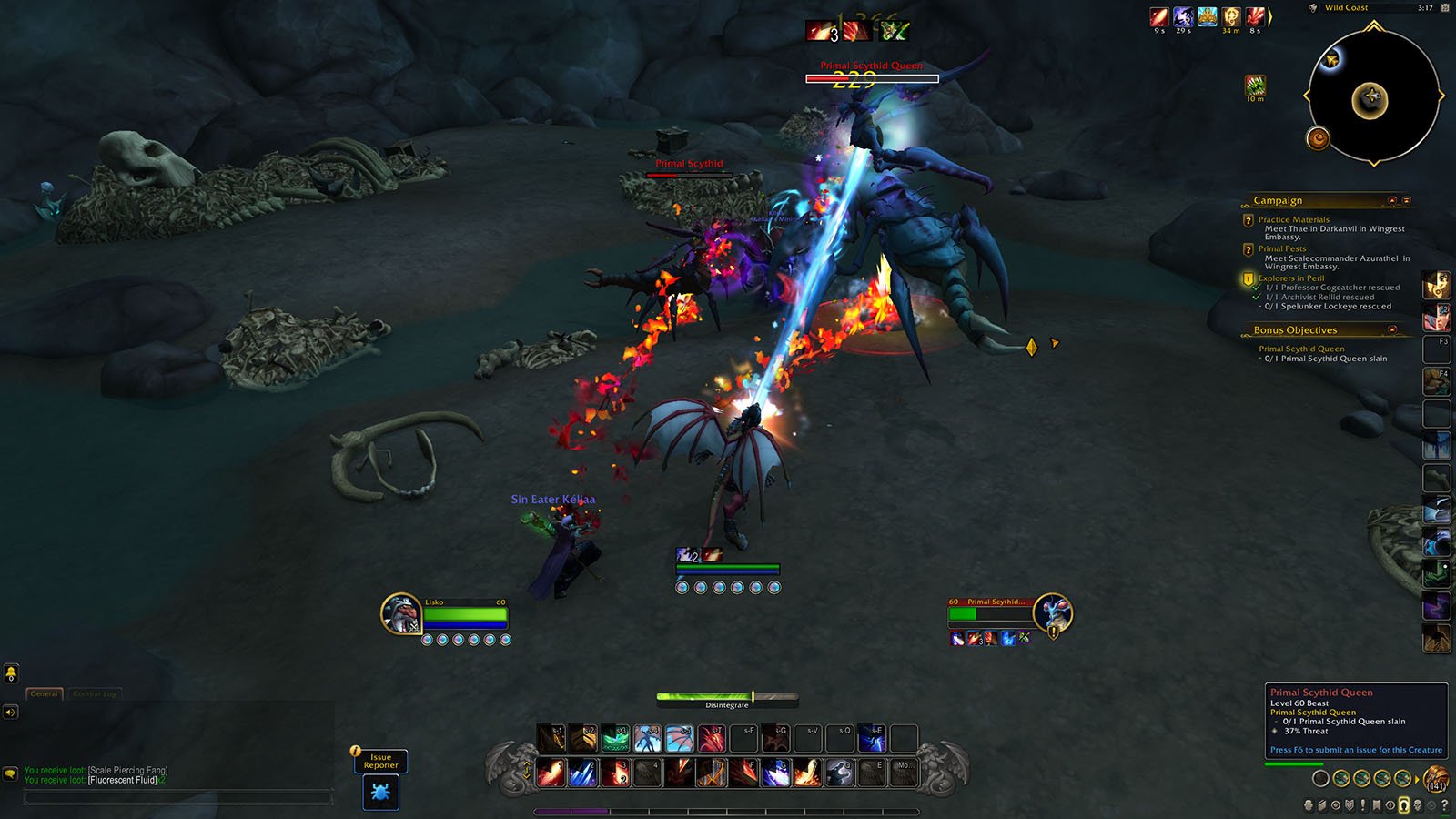The width and height of the screenshot is (1456, 819).
Task: Open the question mark help button
Action: pos(1444,805)
